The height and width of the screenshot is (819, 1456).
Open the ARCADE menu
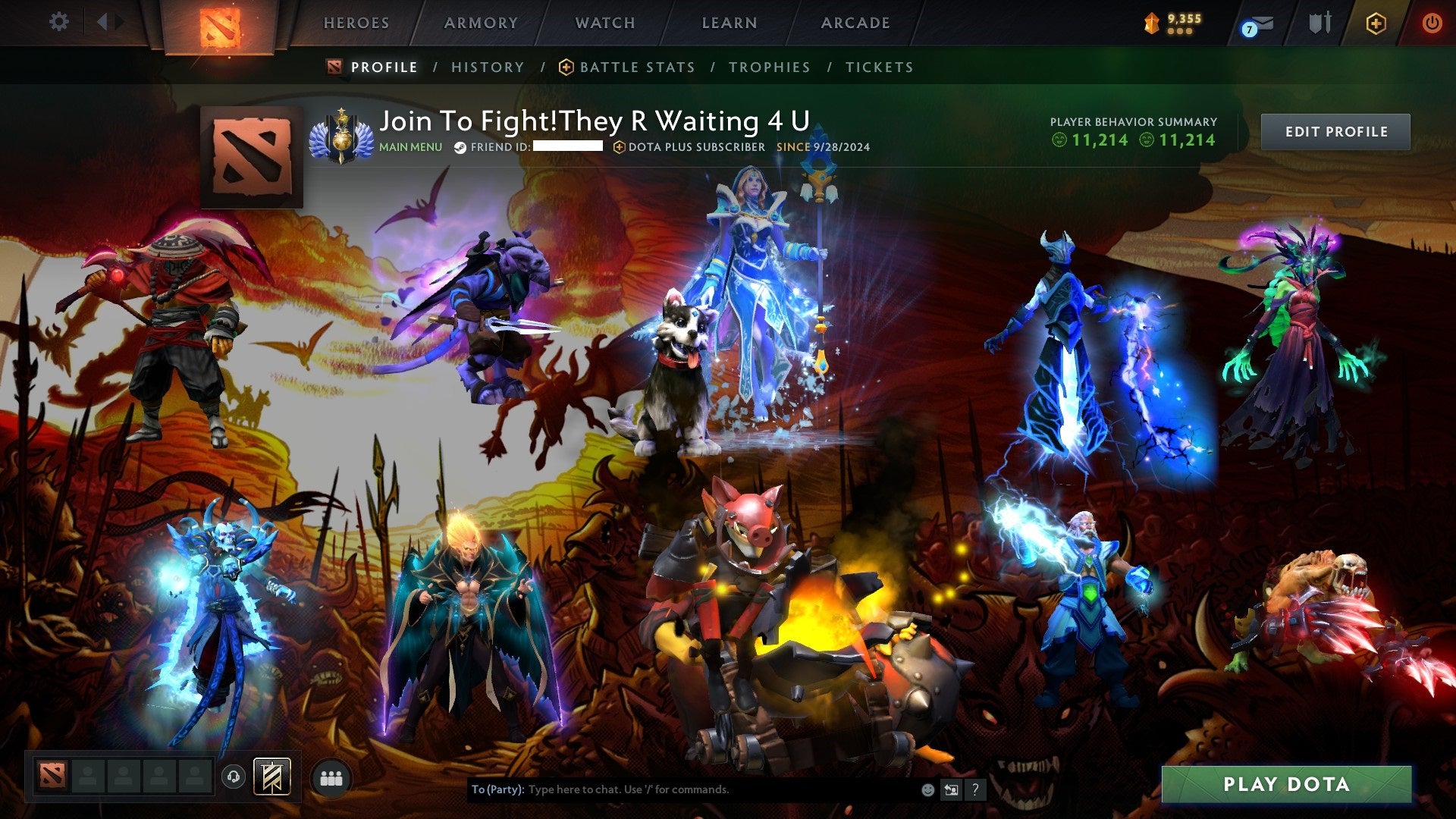[855, 22]
